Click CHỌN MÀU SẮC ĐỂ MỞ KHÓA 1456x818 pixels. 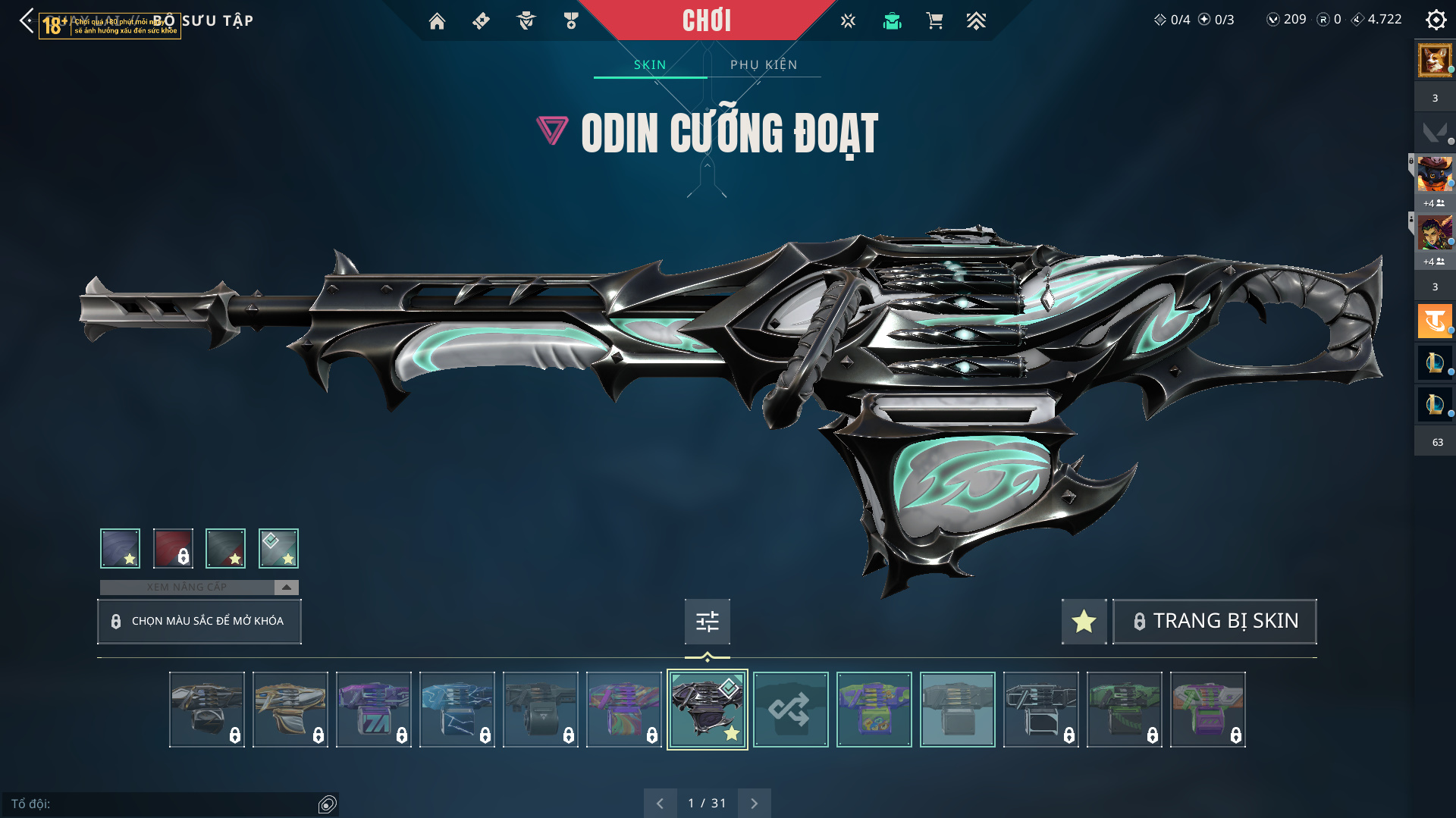(x=199, y=621)
